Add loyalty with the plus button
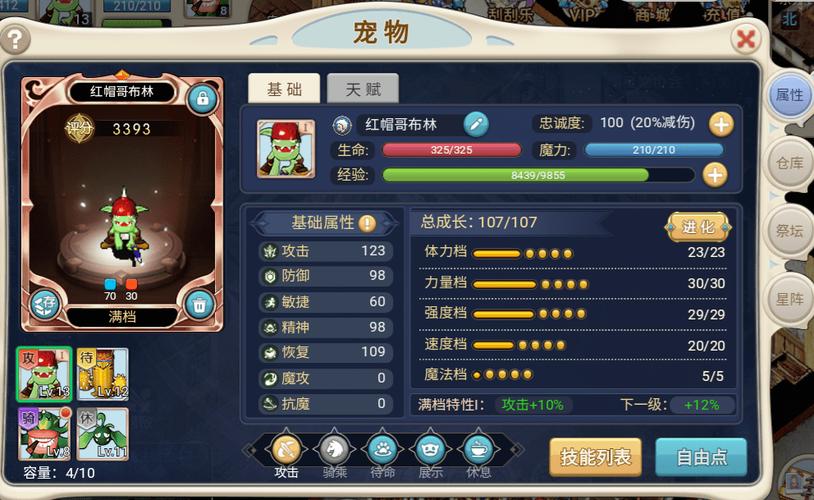Viewport: 814px width, 500px height. click(x=721, y=124)
